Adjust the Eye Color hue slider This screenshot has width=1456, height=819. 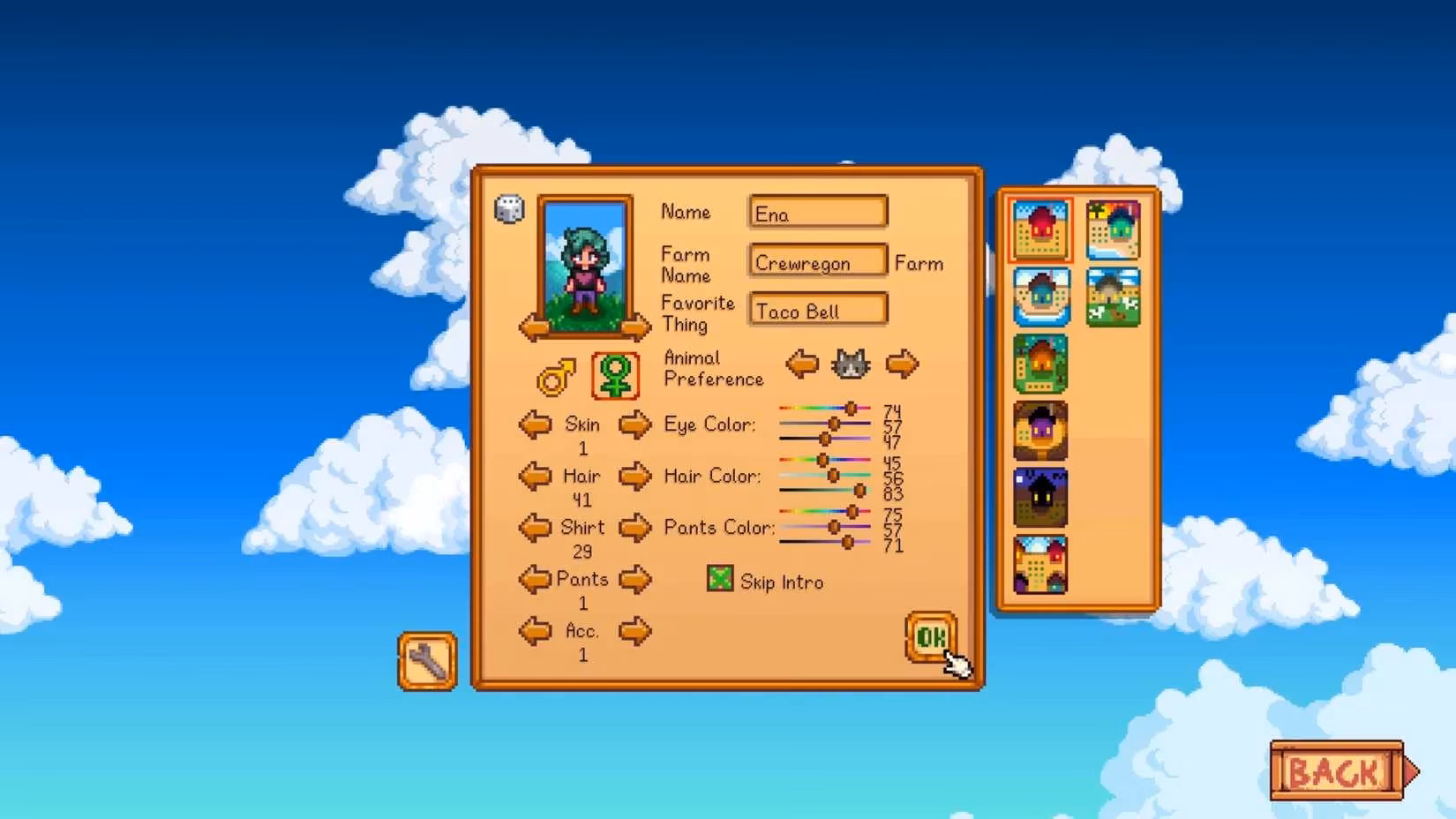click(851, 409)
